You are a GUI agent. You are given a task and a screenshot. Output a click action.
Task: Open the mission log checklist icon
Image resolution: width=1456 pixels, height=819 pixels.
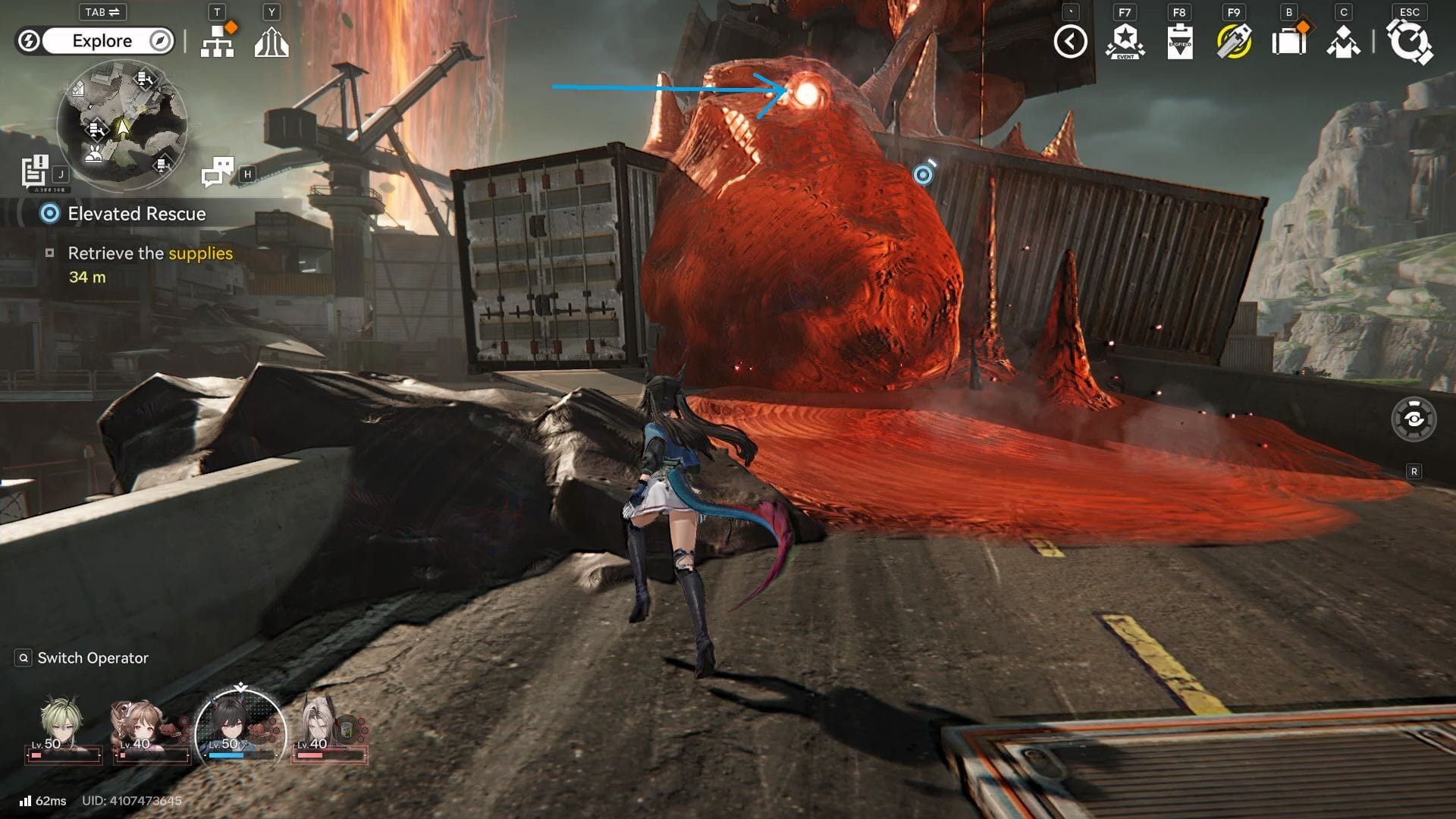pyautogui.click(x=35, y=171)
